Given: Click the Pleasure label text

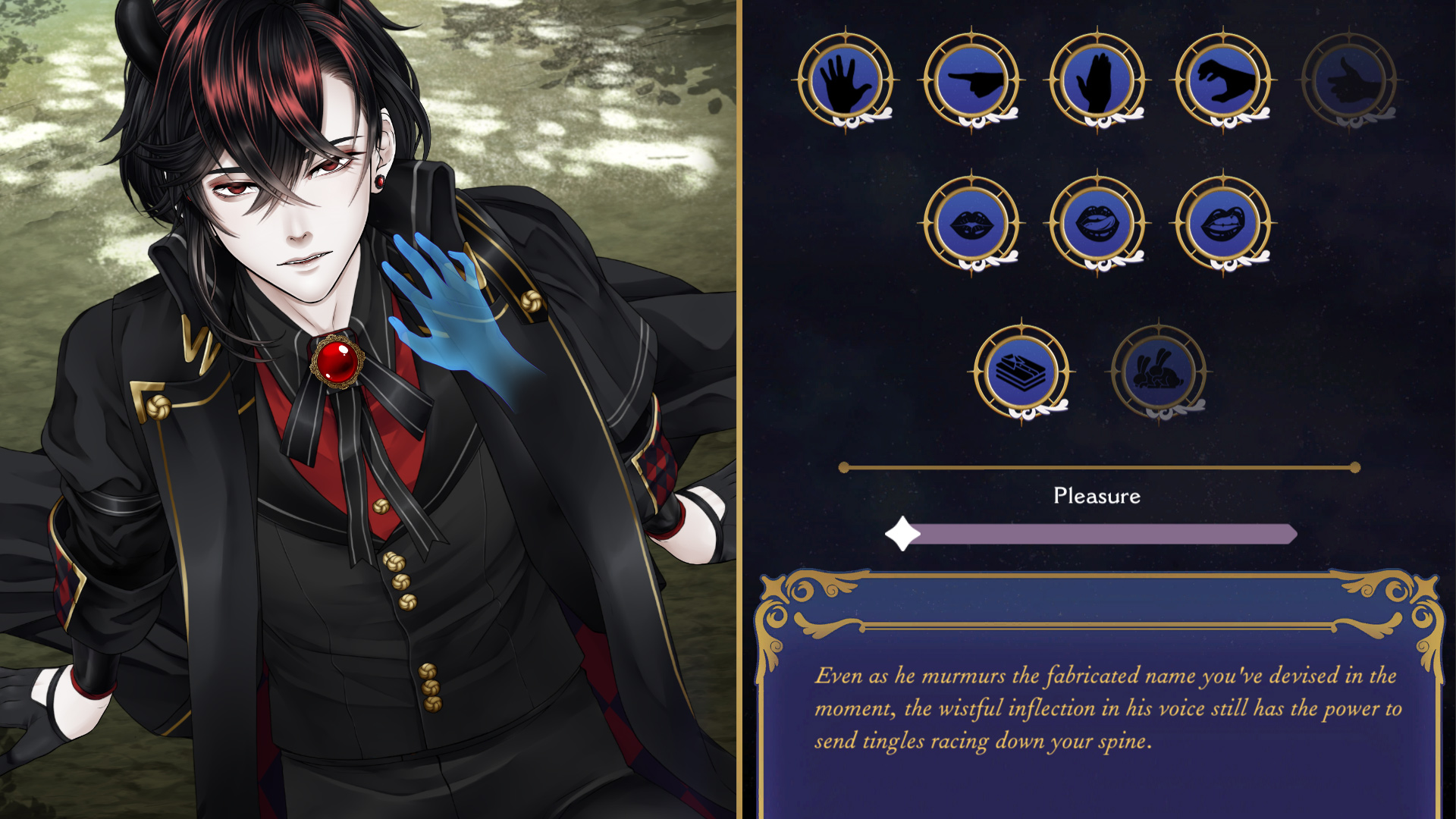Looking at the screenshot, I should 1097,497.
